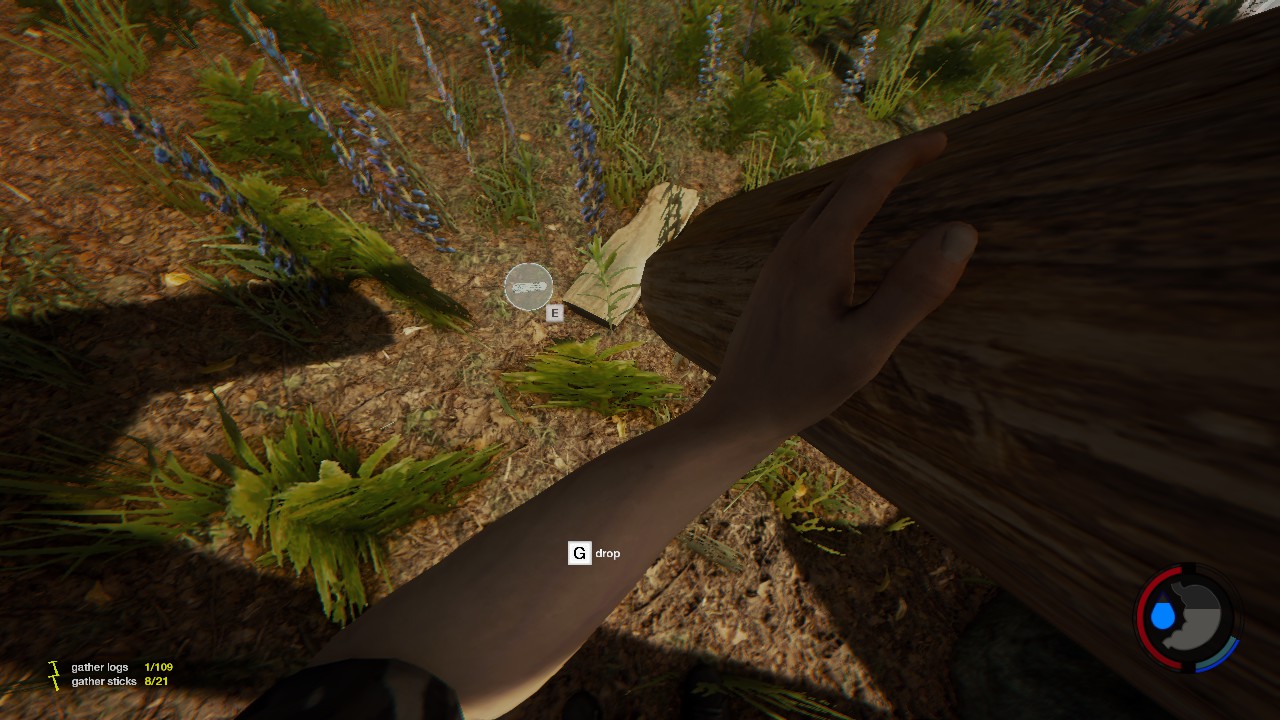Select the gather logs objective
Viewport: 1280px width, 720px height.
point(100,667)
